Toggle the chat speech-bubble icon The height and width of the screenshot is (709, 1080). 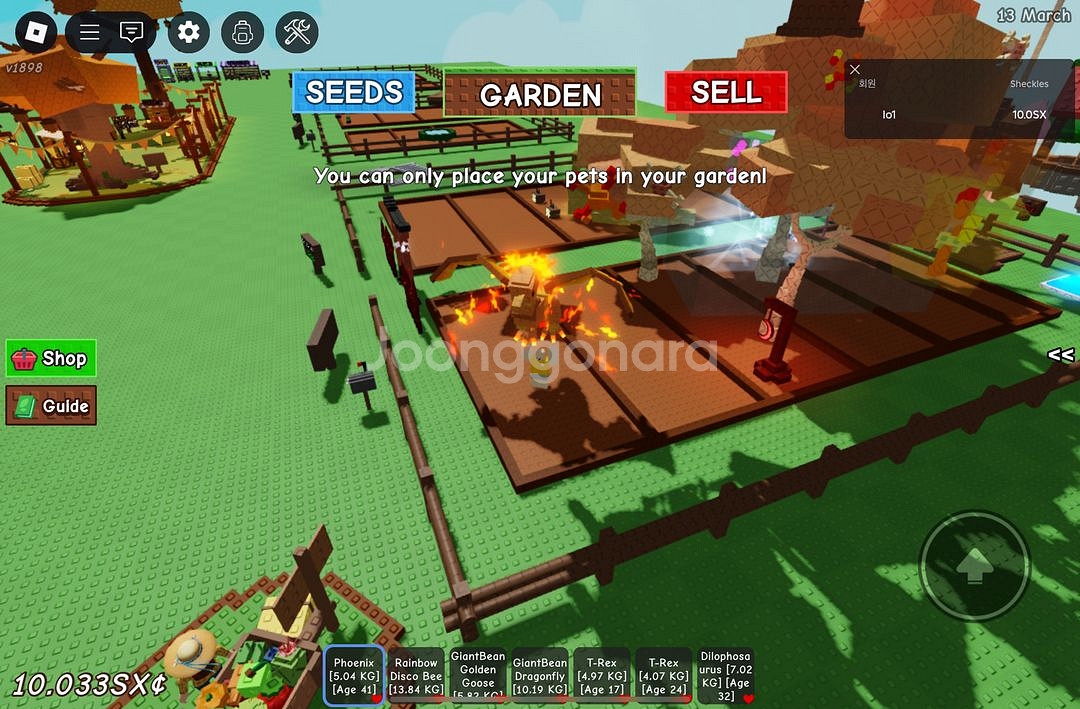point(131,33)
